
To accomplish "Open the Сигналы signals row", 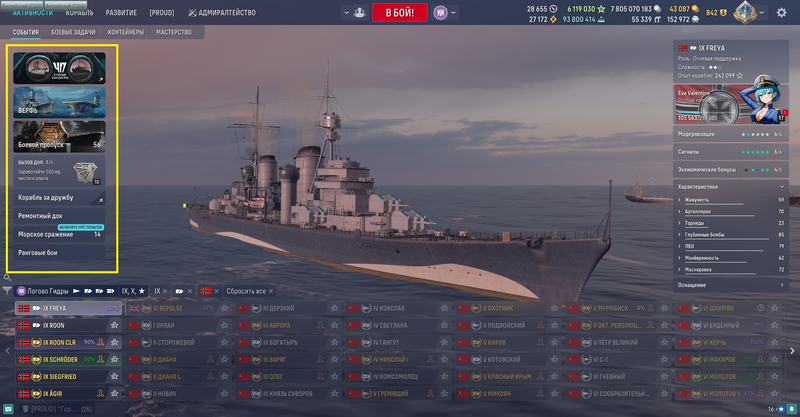I will coord(731,151).
